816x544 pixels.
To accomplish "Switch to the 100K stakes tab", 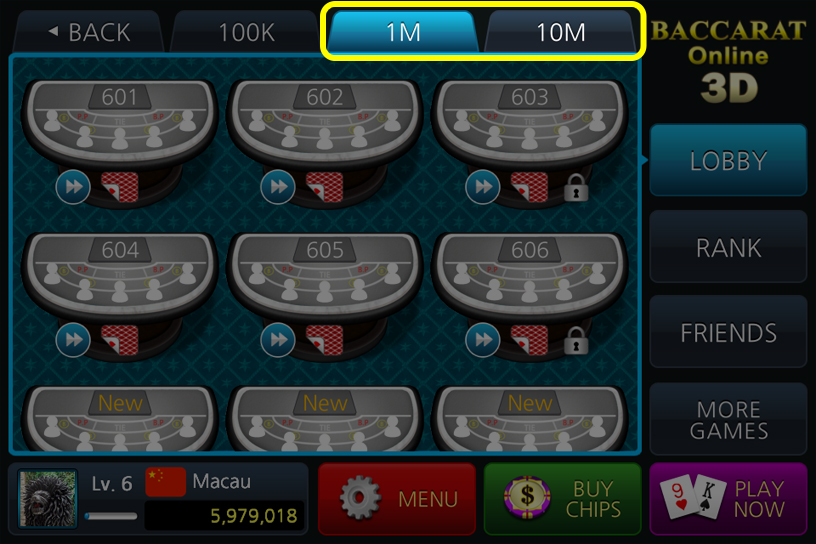I will [246, 32].
